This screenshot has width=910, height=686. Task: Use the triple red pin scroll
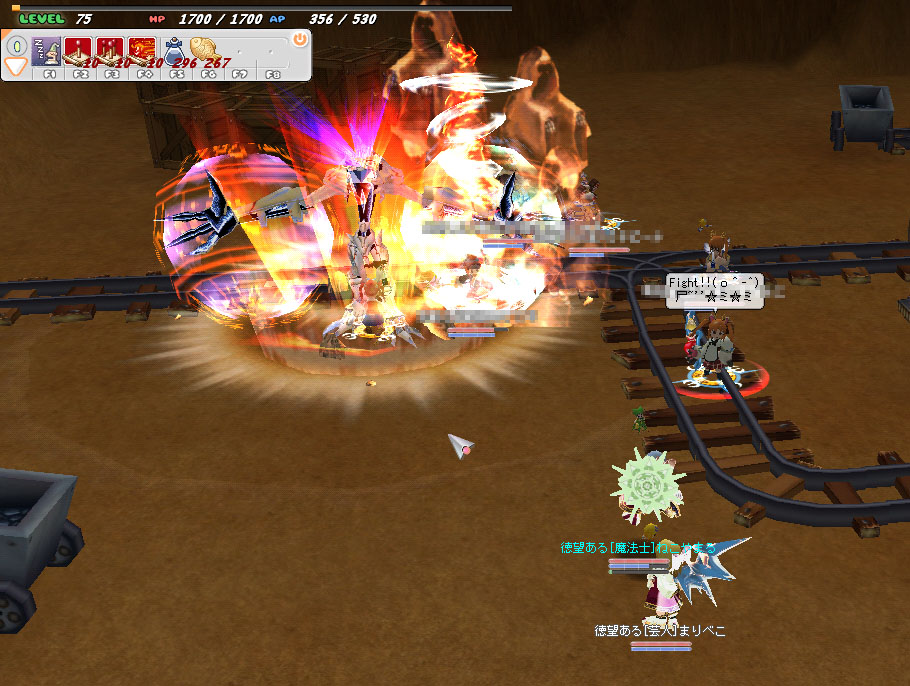click(110, 49)
